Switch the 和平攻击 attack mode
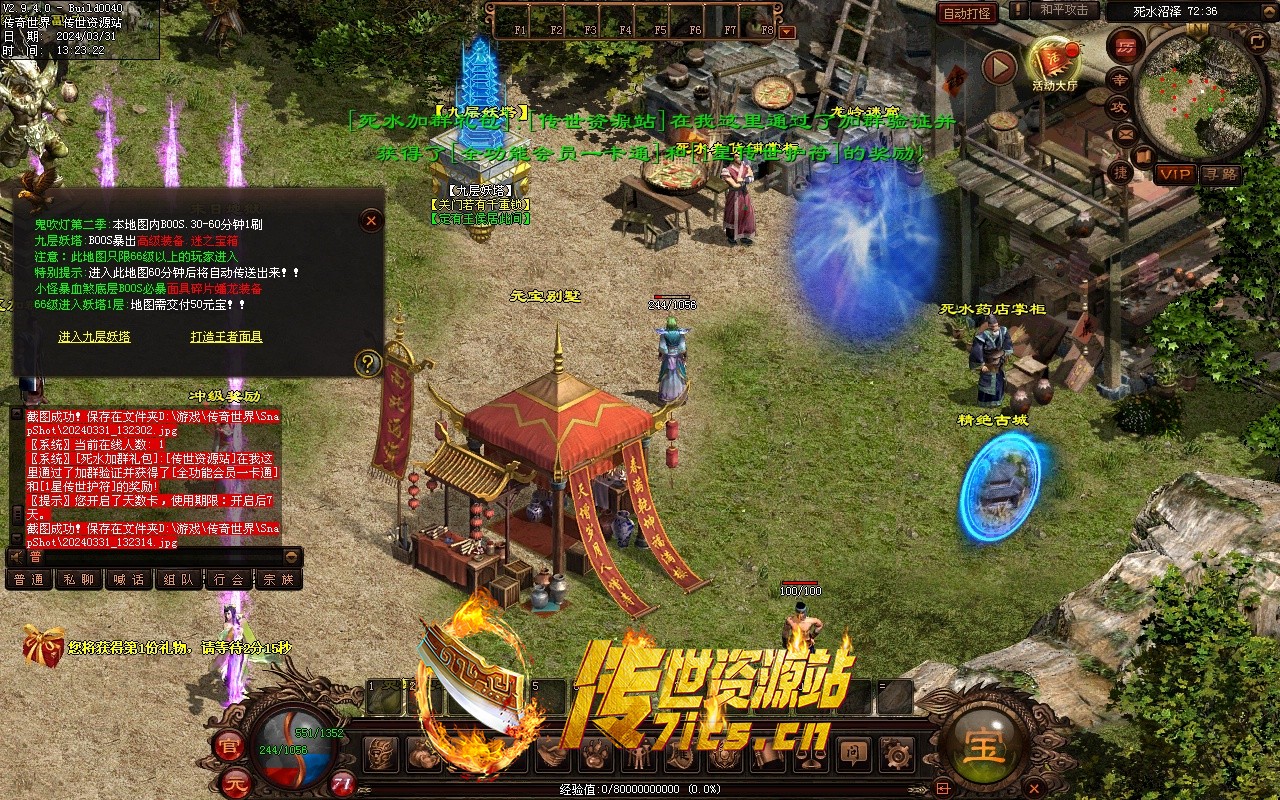Image resolution: width=1280 pixels, height=800 pixels. click(1063, 11)
